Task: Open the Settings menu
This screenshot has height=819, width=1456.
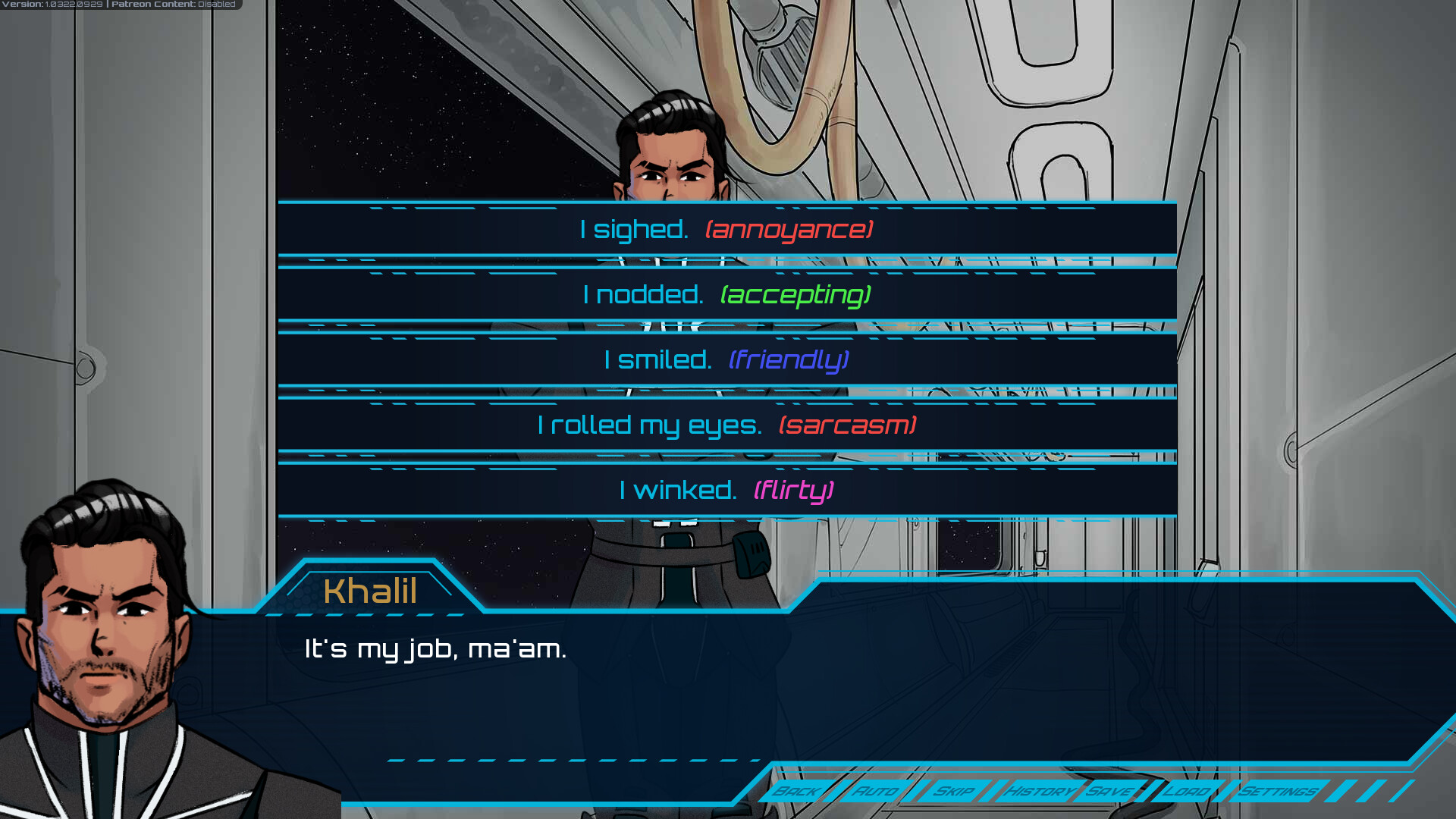Action: point(1278,791)
